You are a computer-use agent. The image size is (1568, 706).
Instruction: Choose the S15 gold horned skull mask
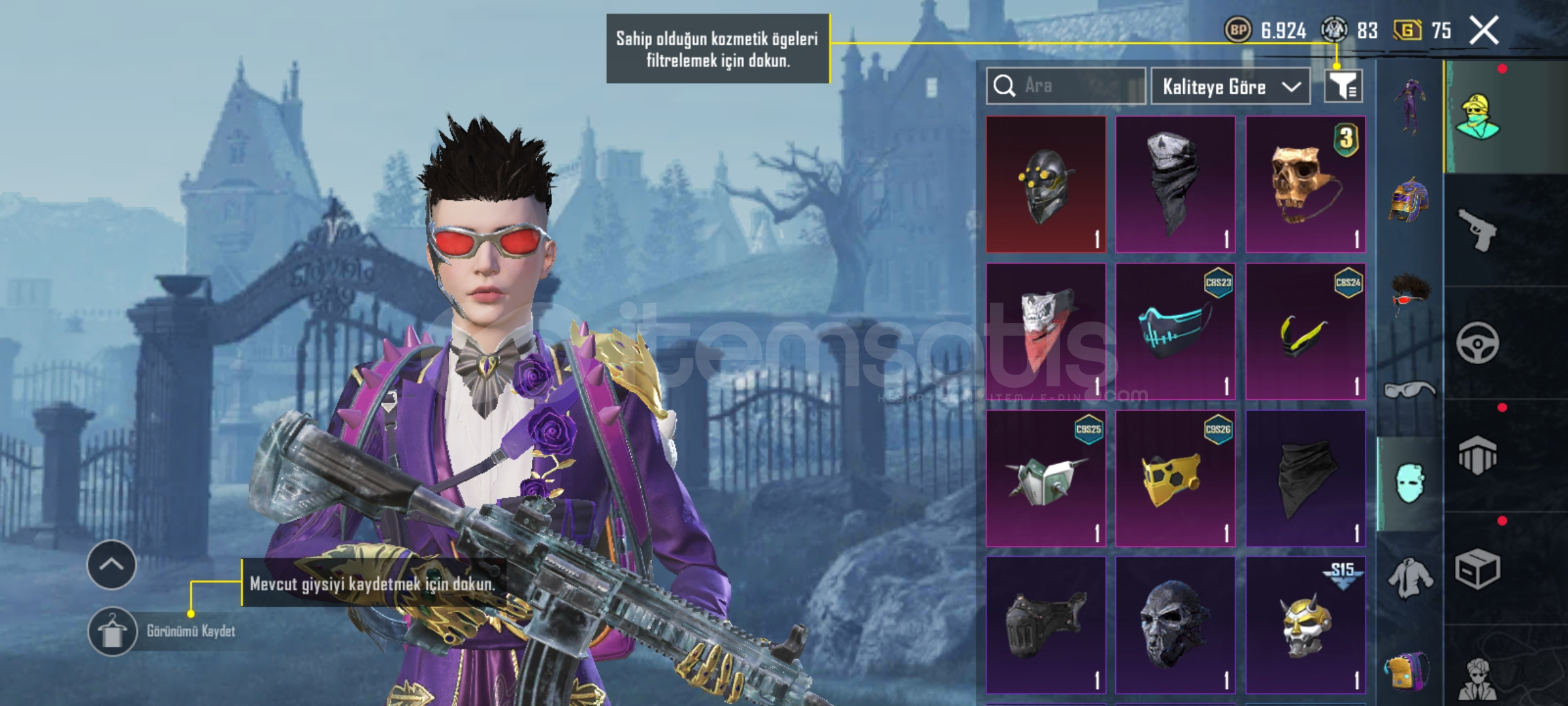click(1305, 625)
